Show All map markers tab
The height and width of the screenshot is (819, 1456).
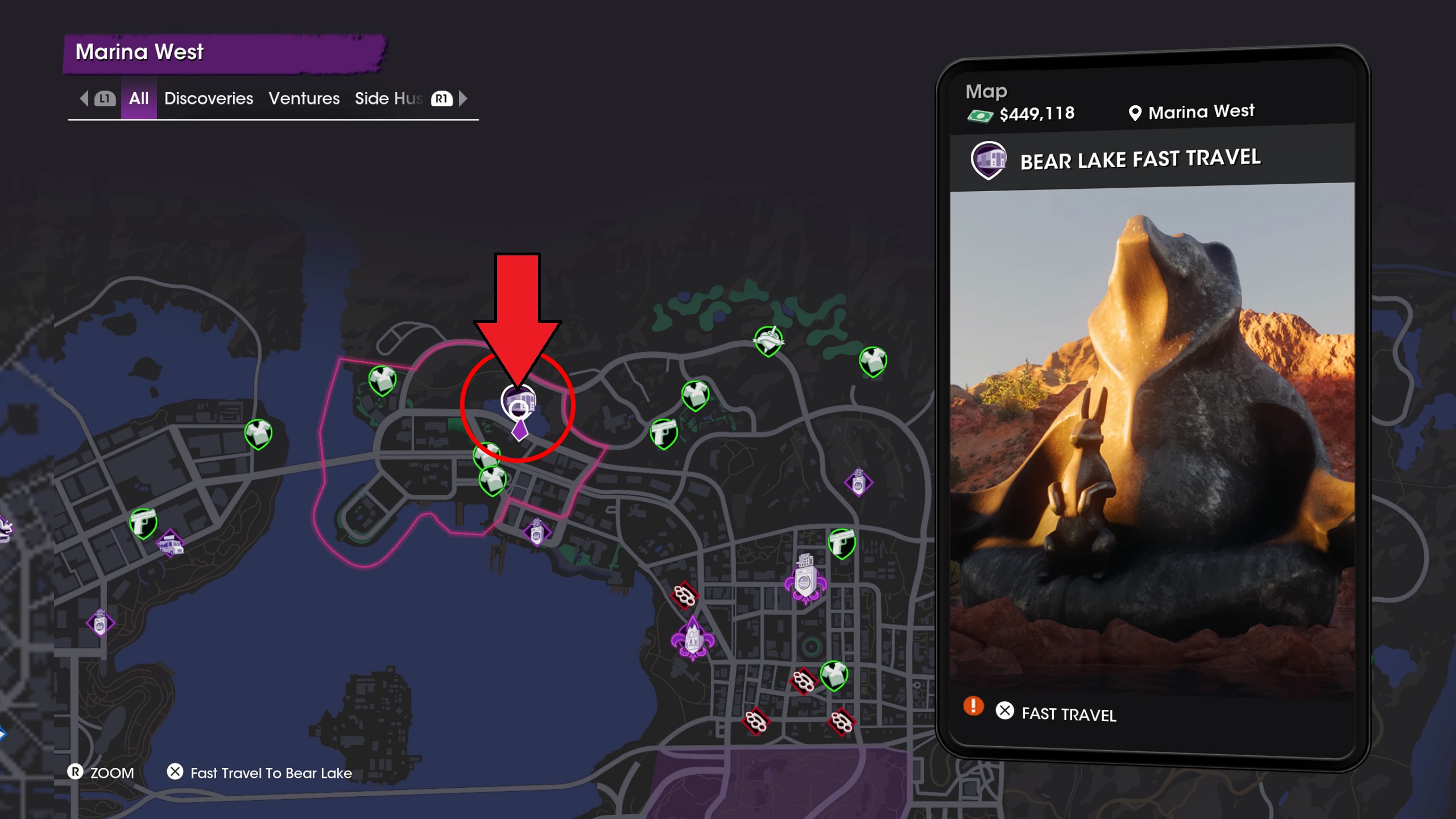(x=138, y=98)
